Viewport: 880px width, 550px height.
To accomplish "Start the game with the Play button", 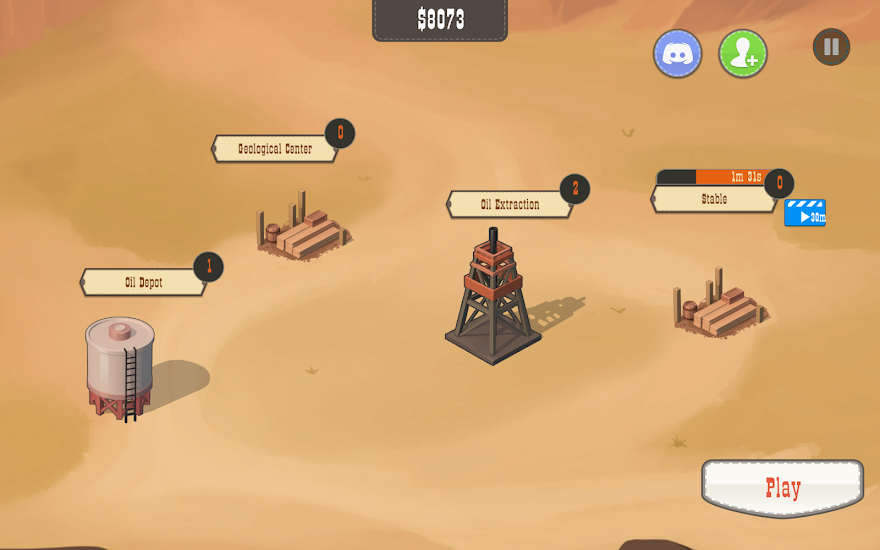I will 782,488.
